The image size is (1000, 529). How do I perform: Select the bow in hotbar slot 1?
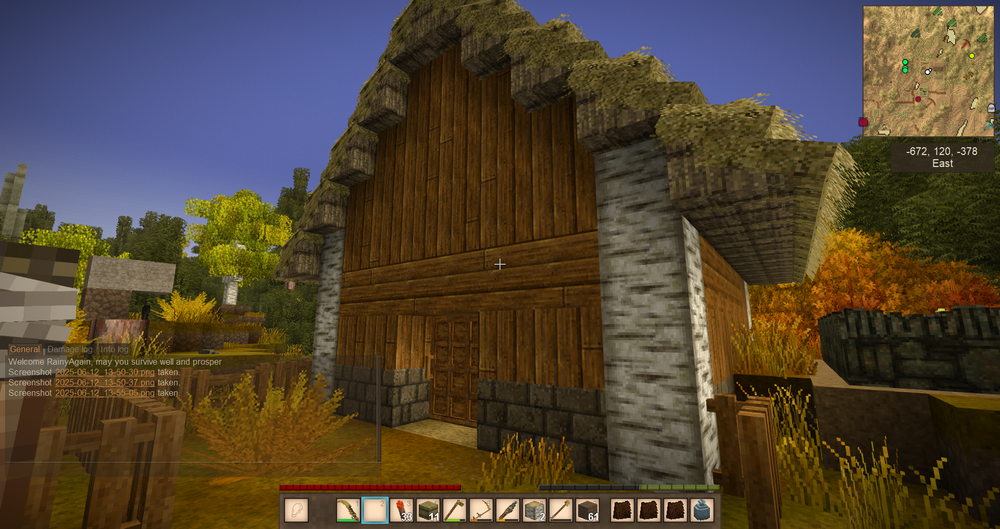click(x=348, y=510)
